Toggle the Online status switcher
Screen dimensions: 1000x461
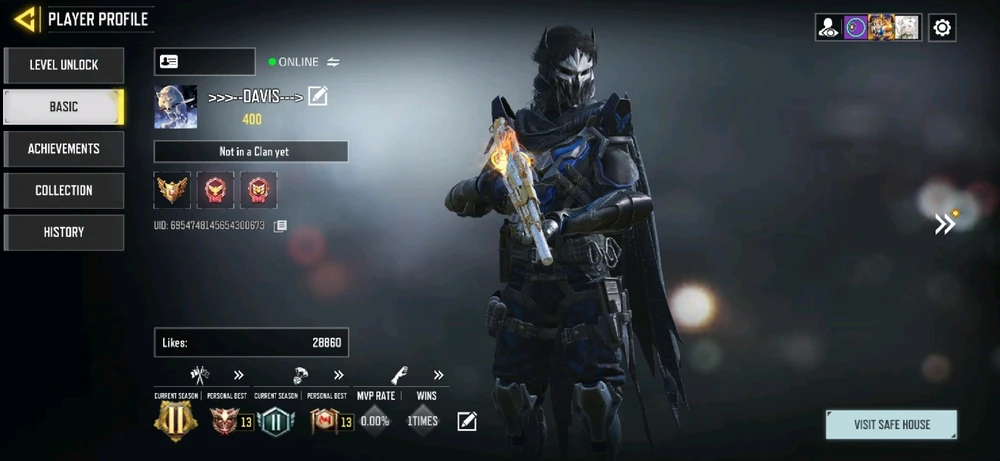pyautogui.click(x=333, y=62)
